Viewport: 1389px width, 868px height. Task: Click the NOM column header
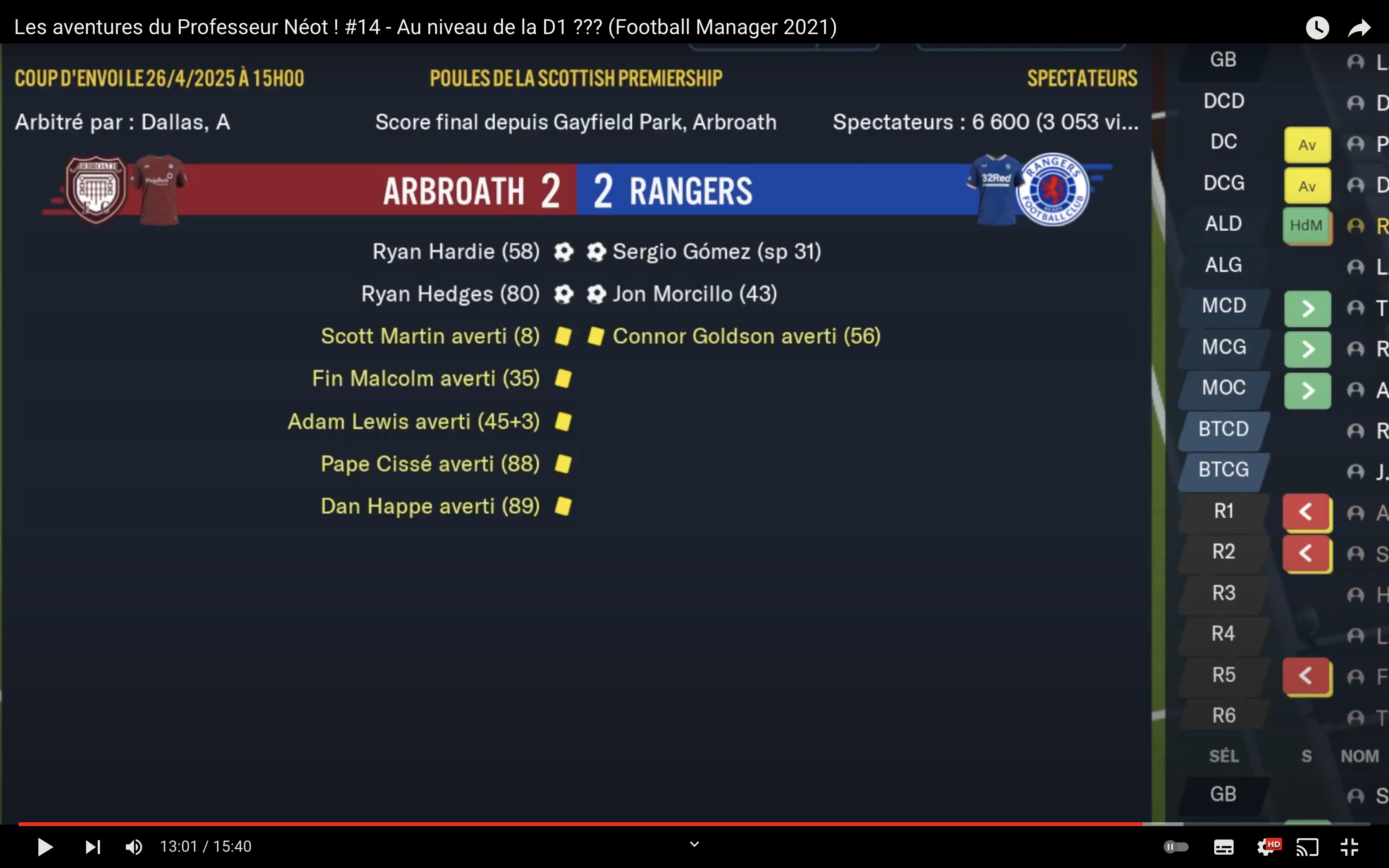click(1359, 756)
